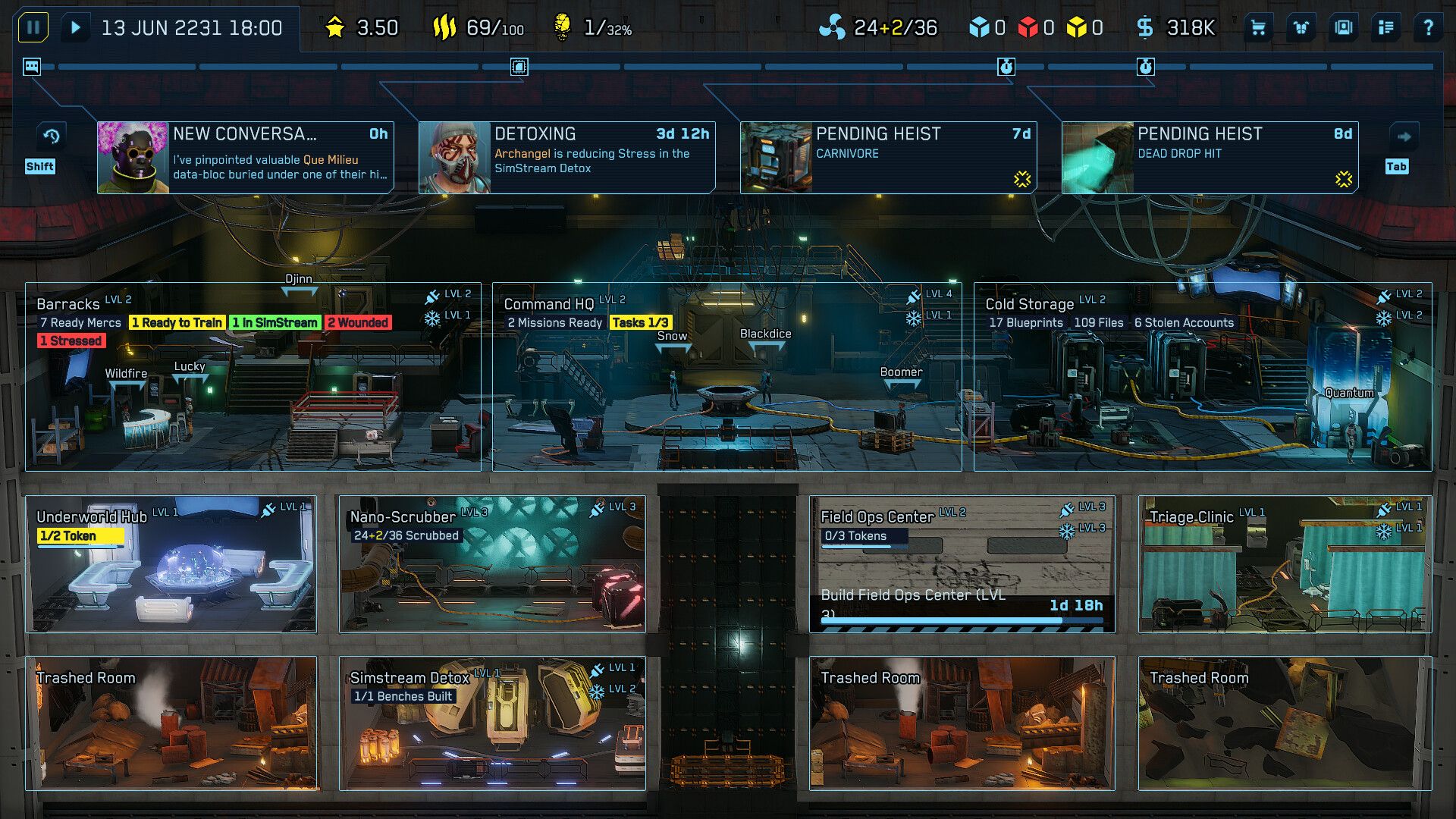Open the gear/equipment screen
Image resolution: width=1456 pixels, height=819 pixels.
click(x=1301, y=27)
